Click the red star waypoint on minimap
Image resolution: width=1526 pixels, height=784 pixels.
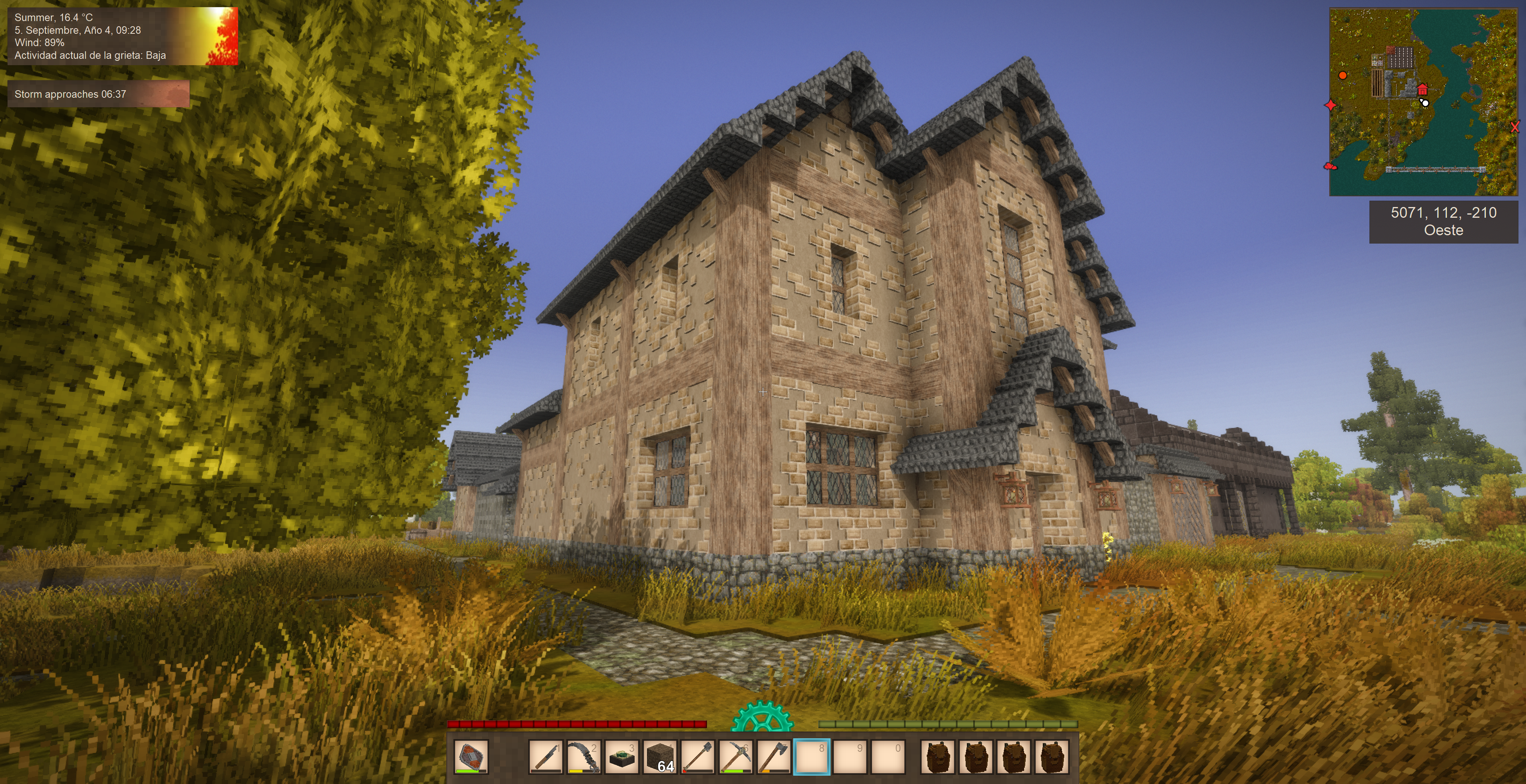1330,105
